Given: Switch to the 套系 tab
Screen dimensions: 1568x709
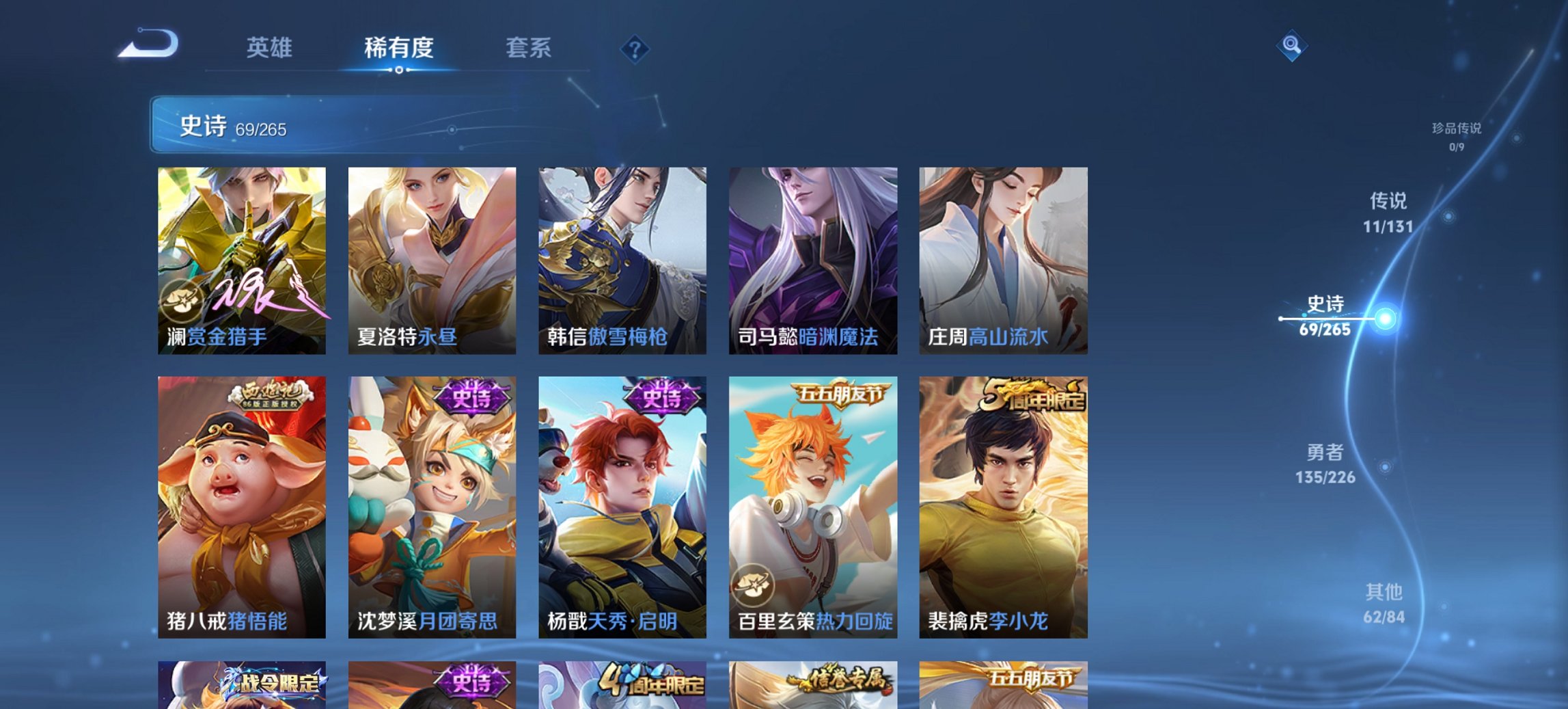Looking at the screenshot, I should coord(529,48).
